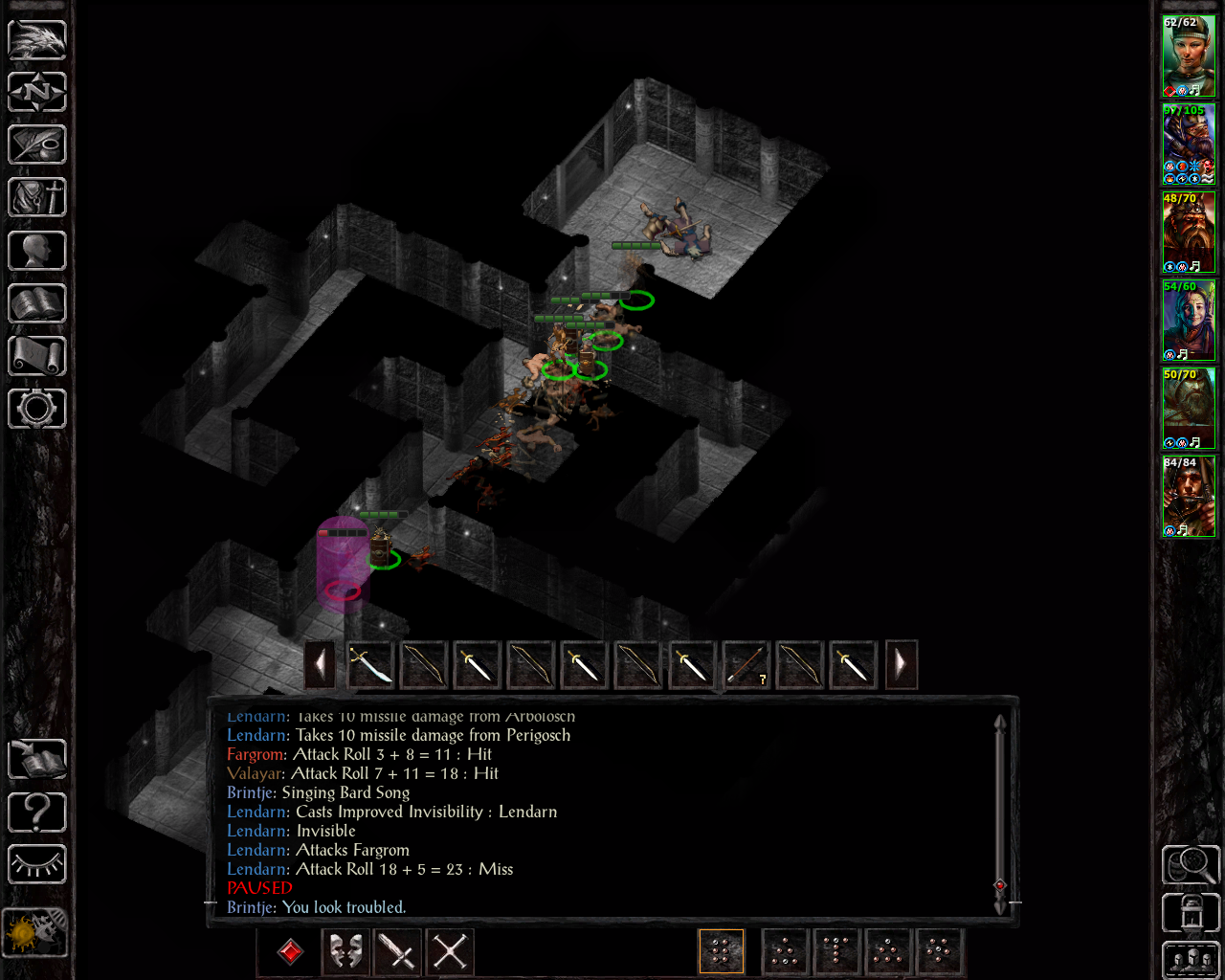Activate the red gem guard button
Viewport: 1225px width, 980px height.
(x=290, y=952)
